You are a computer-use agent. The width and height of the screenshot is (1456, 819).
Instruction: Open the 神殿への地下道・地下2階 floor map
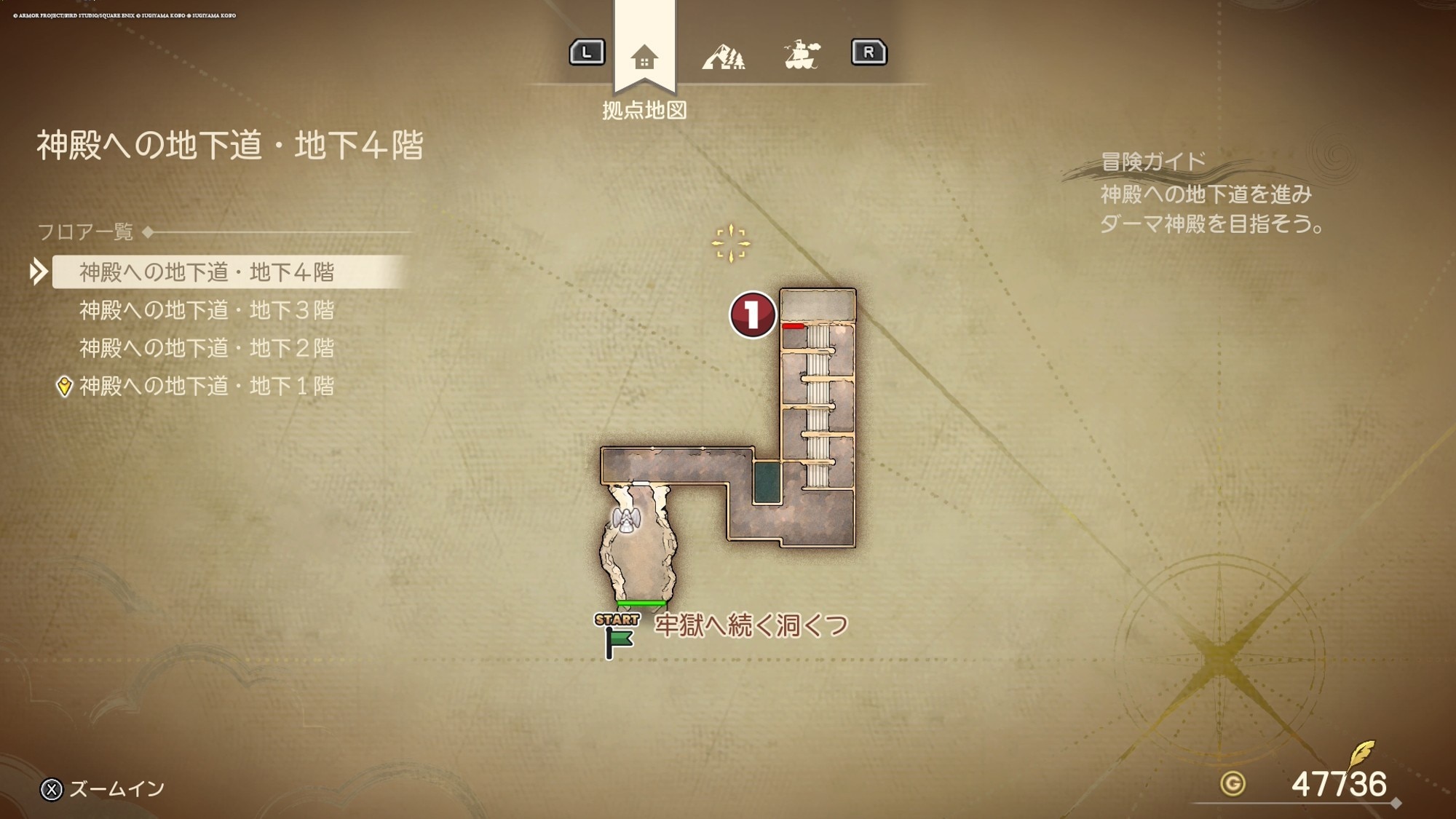(207, 348)
